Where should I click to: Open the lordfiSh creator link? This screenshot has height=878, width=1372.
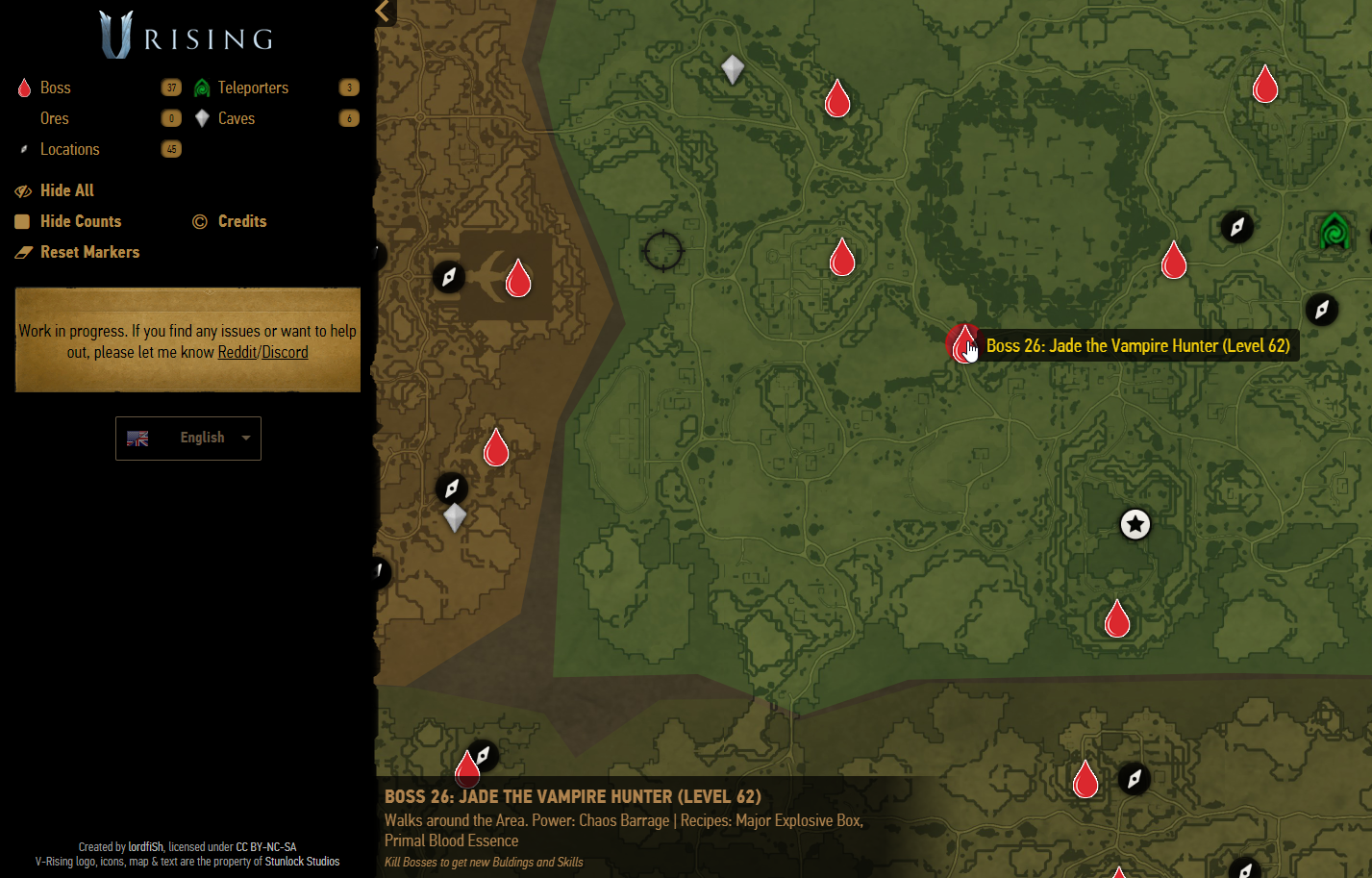click(x=146, y=847)
